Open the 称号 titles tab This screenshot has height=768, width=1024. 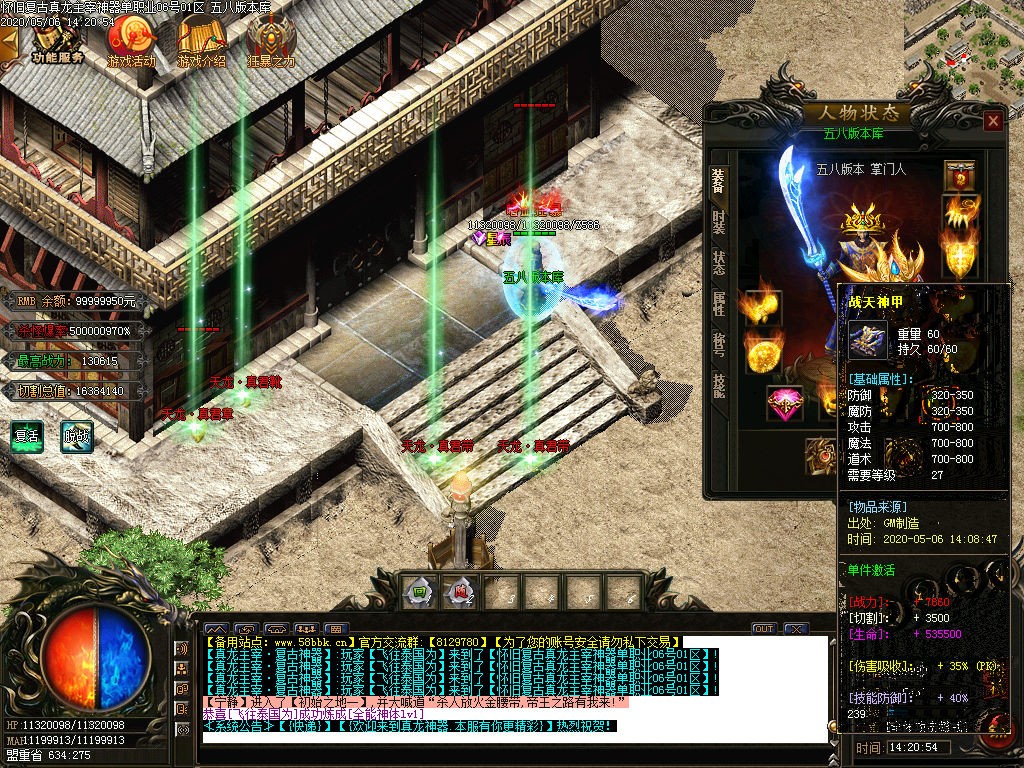[719, 344]
